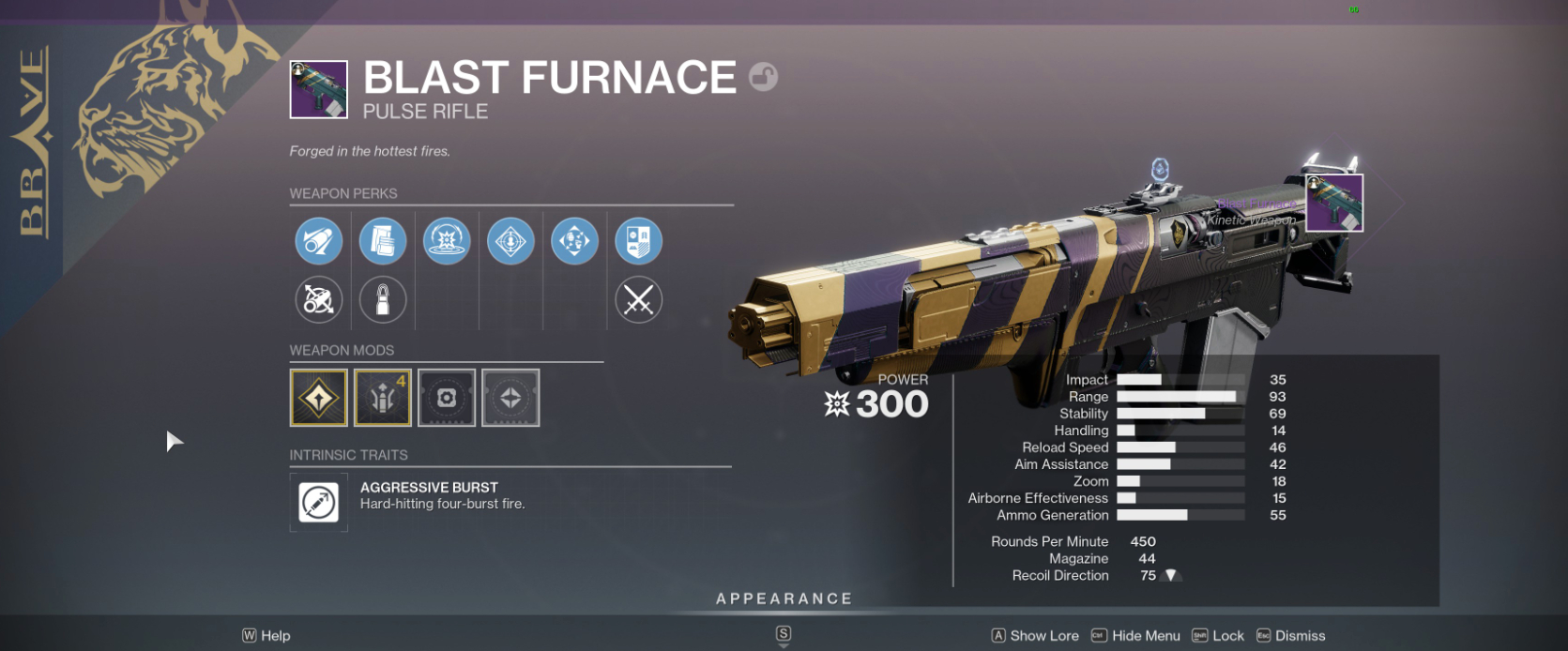Image resolution: width=1568 pixels, height=651 pixels.
Task: Open the empty four-point star mod socket
Action: [510, 398]
